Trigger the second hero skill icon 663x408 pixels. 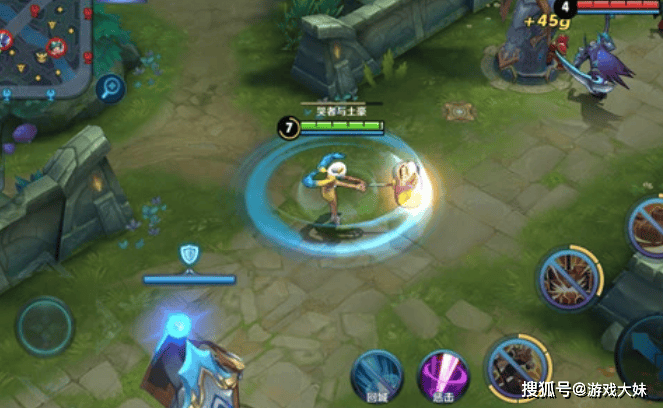(x=568, y=279)
